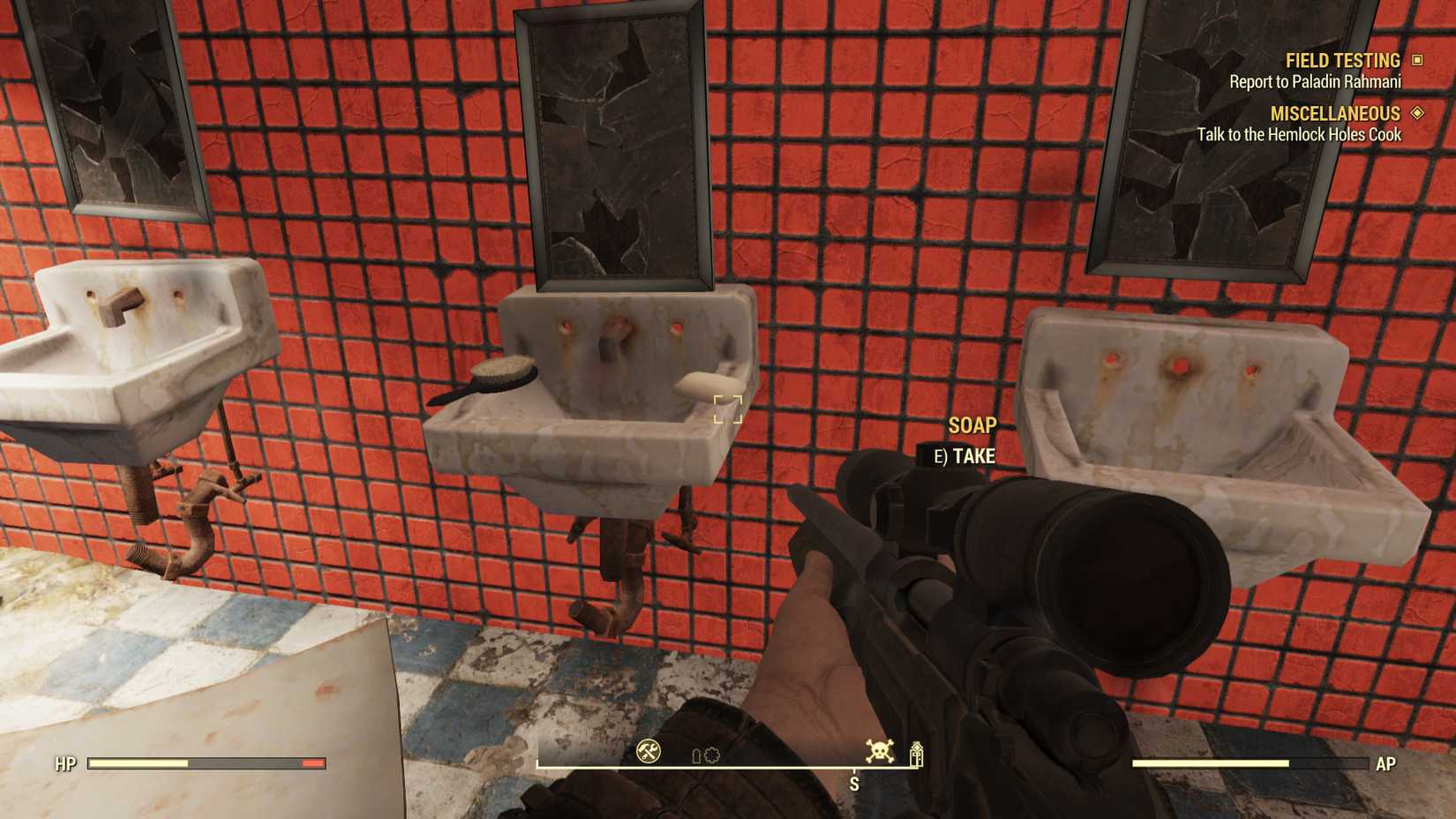The width and height of the screenshot is (1456, 819).
Task: Click the square marker next to FIELD TESTING
Action: tap(1419, 60)
